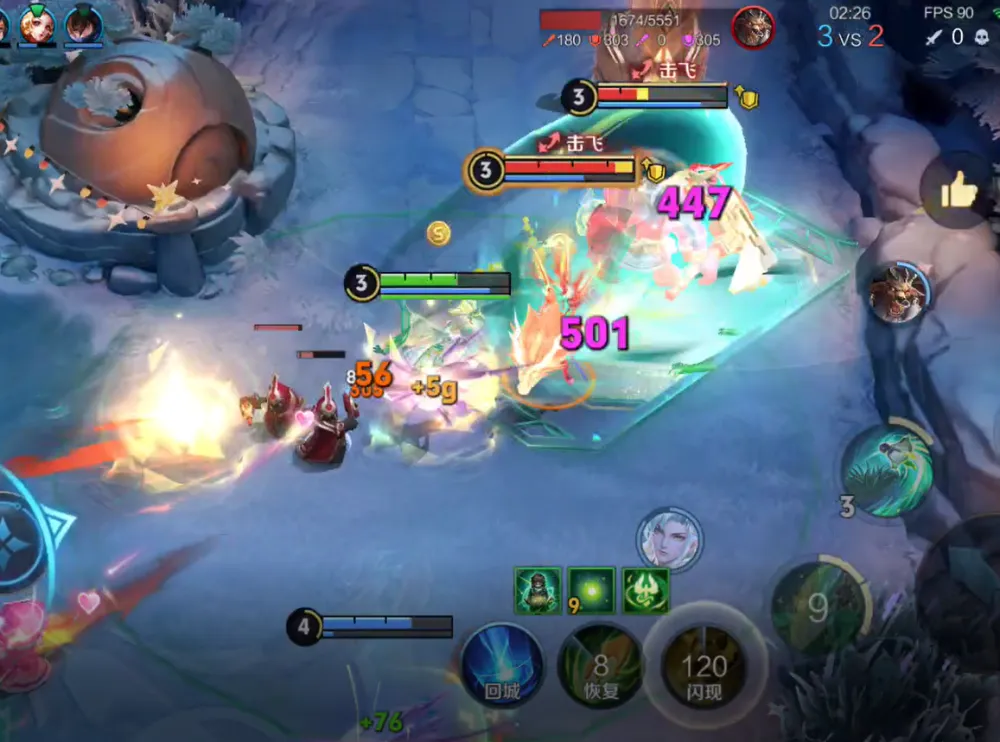This screenshot has width=1000, height=742.
Task: Cast the green dash skill marked 3
Action: (x=887, y=471)
